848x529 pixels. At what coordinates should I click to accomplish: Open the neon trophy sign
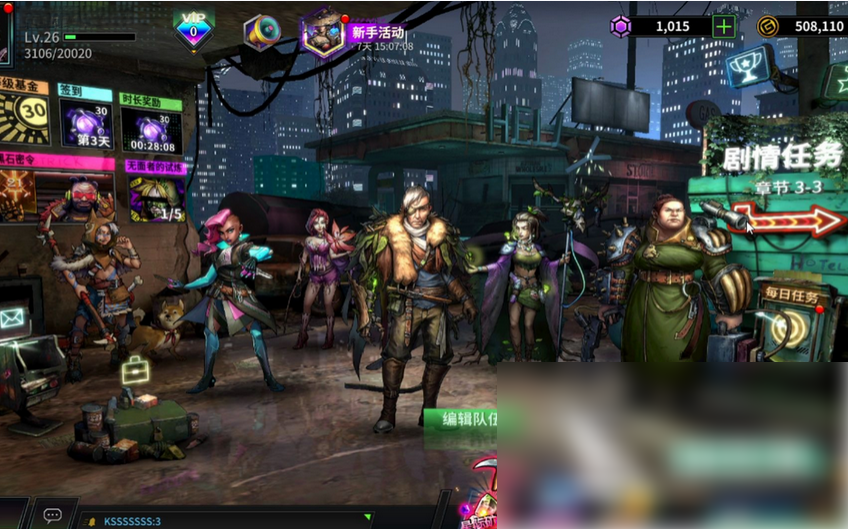pyautogui.click(x=748, y=65)
